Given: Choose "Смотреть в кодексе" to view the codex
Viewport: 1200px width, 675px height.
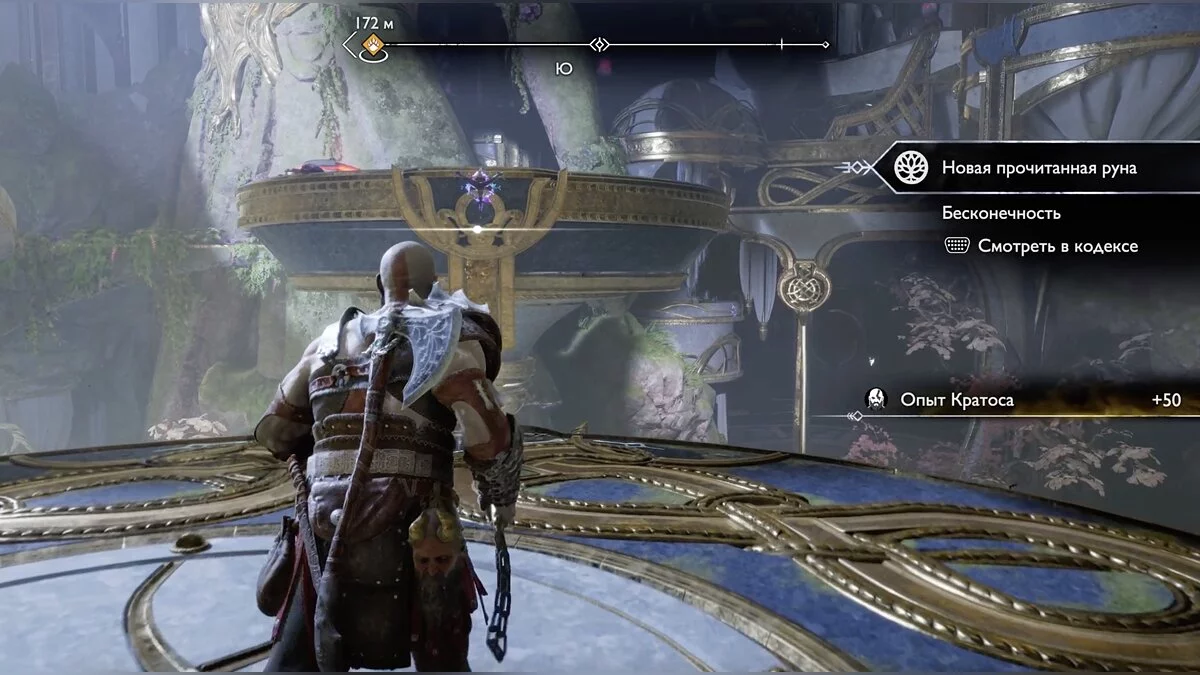Looking at the screenshot, I should 1057,246.
